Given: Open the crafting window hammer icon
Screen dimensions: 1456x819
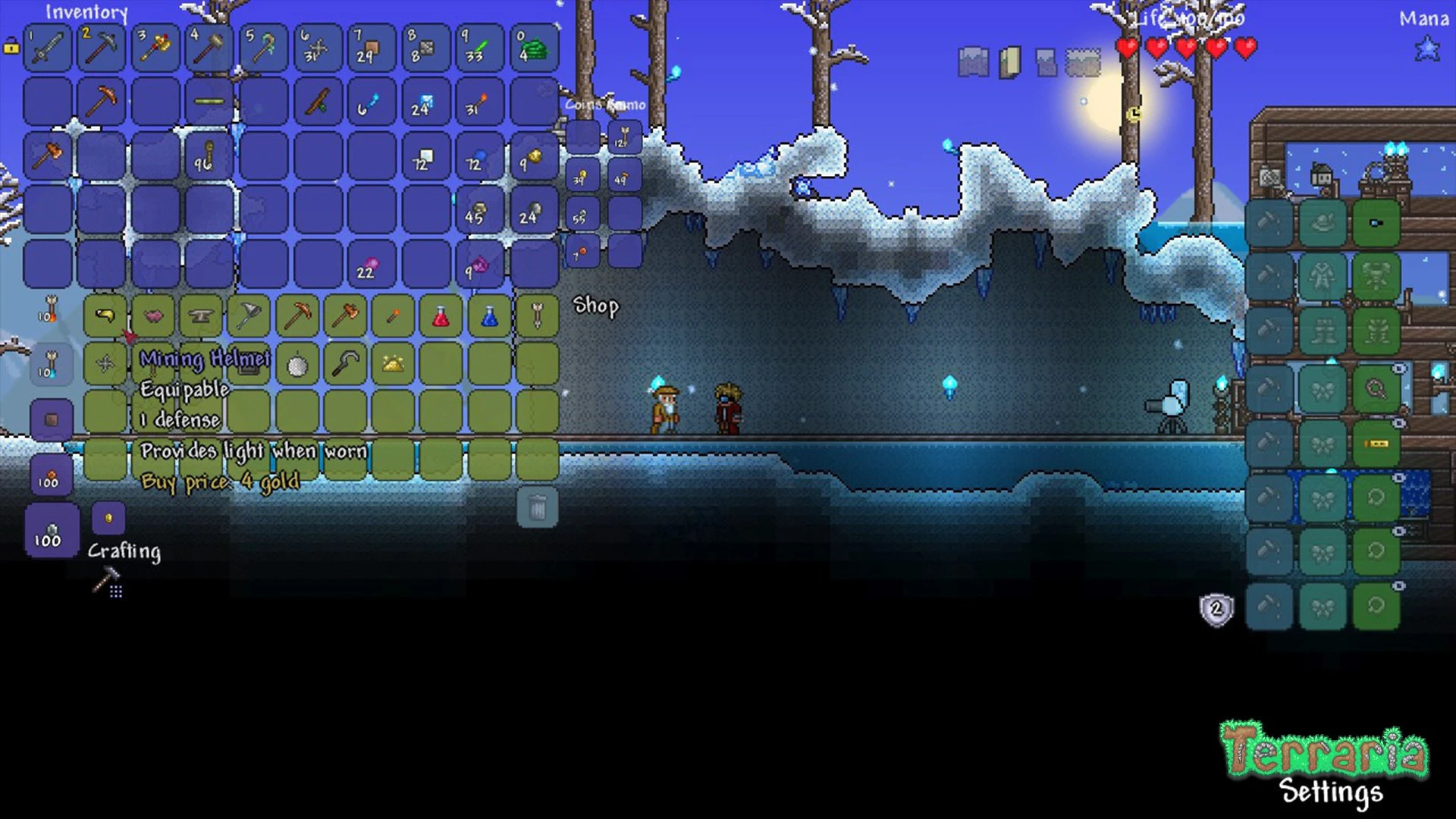Looking at the screenshot, I should click(x=108, y=583).
